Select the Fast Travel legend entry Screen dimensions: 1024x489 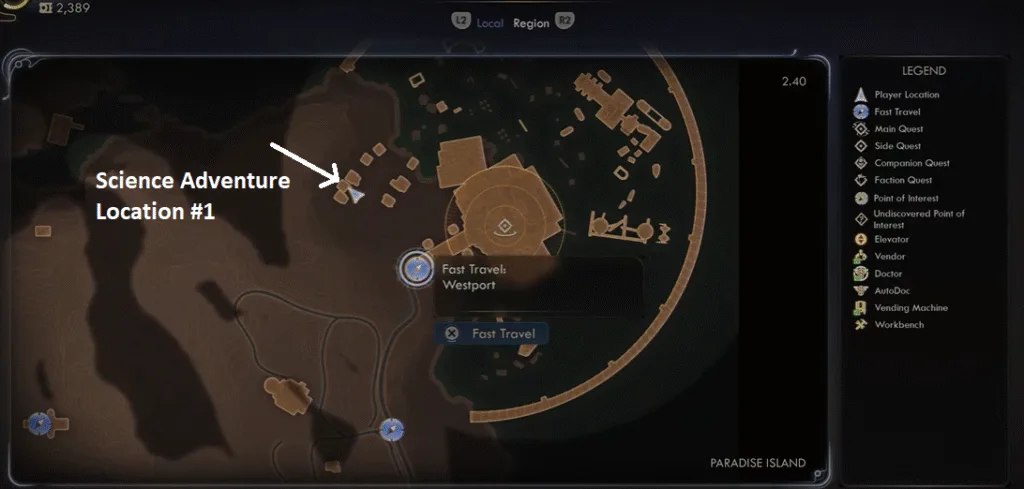click(896, 112)
